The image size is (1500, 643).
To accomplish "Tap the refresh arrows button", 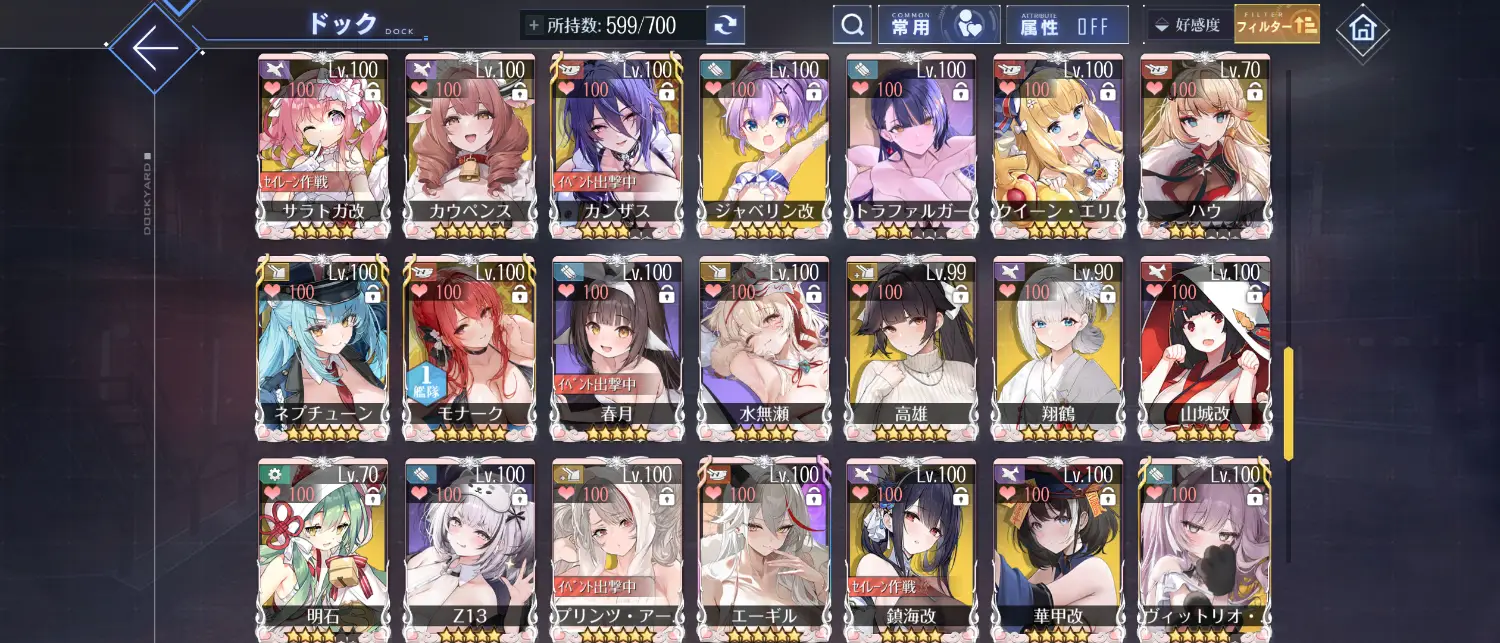I will pyautogui.click(x=725, y=25).
